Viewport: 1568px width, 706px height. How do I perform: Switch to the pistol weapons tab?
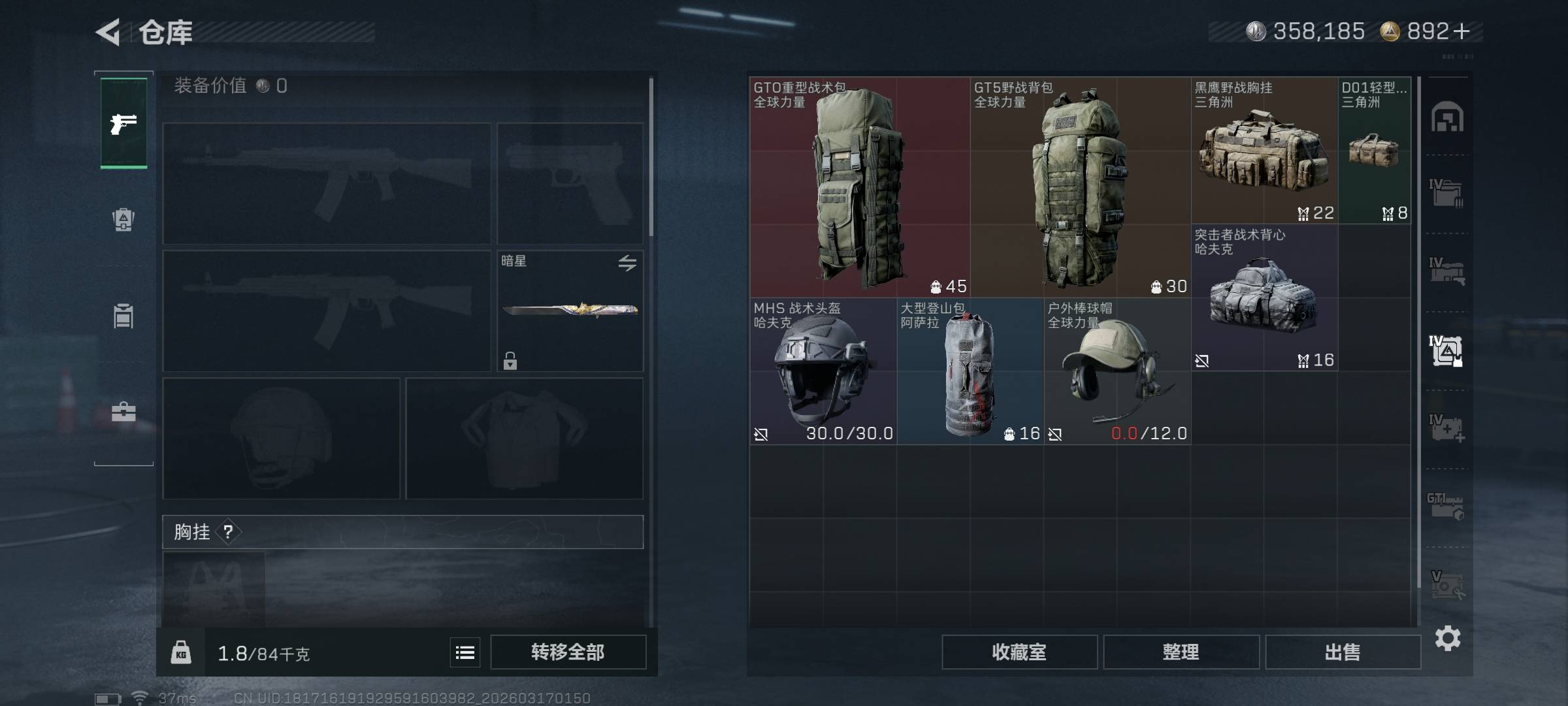123,124
